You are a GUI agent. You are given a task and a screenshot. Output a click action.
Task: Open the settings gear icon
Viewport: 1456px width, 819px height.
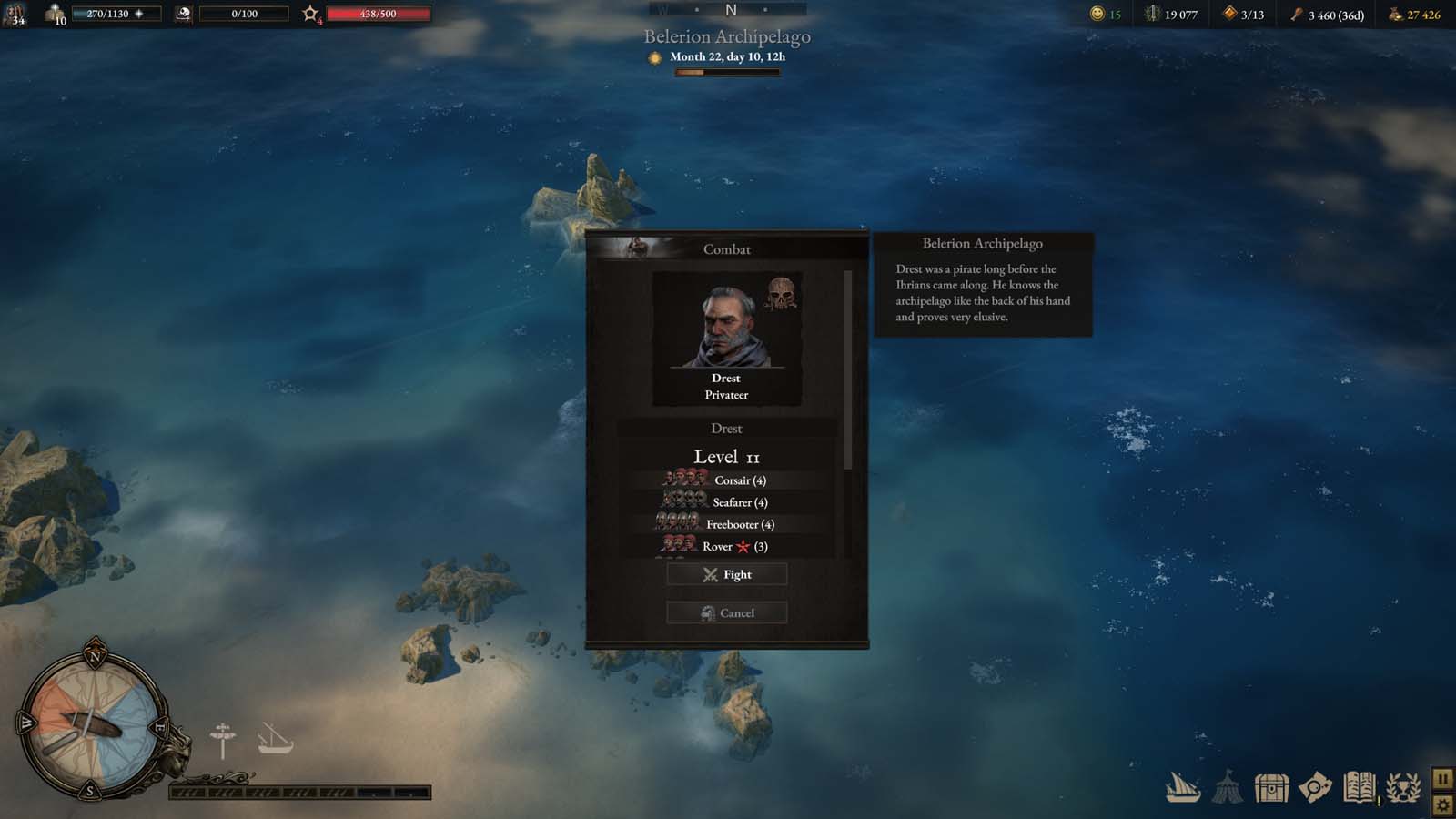1444,804
